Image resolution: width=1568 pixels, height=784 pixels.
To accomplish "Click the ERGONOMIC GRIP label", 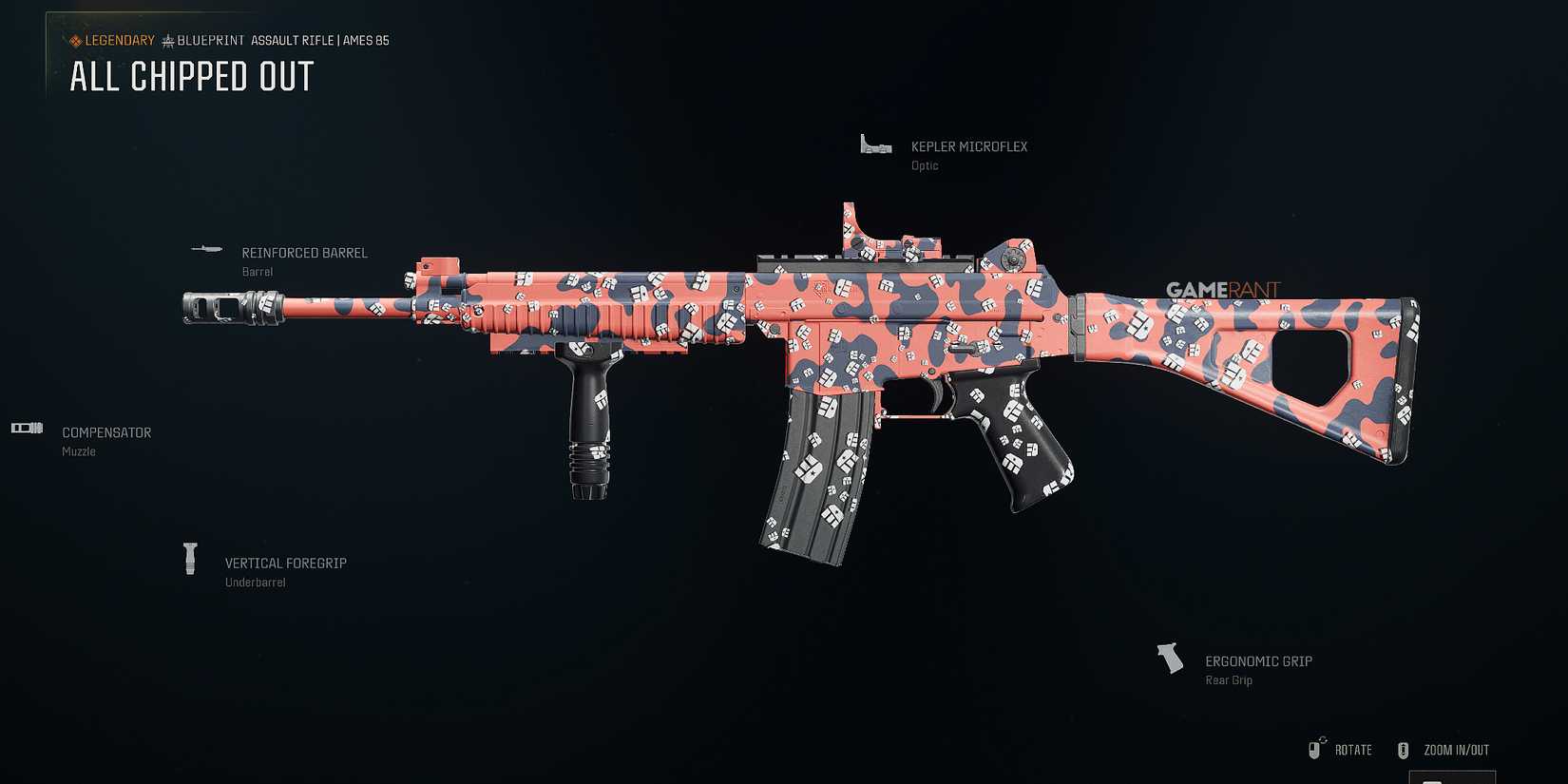I will click(1258, 660).
